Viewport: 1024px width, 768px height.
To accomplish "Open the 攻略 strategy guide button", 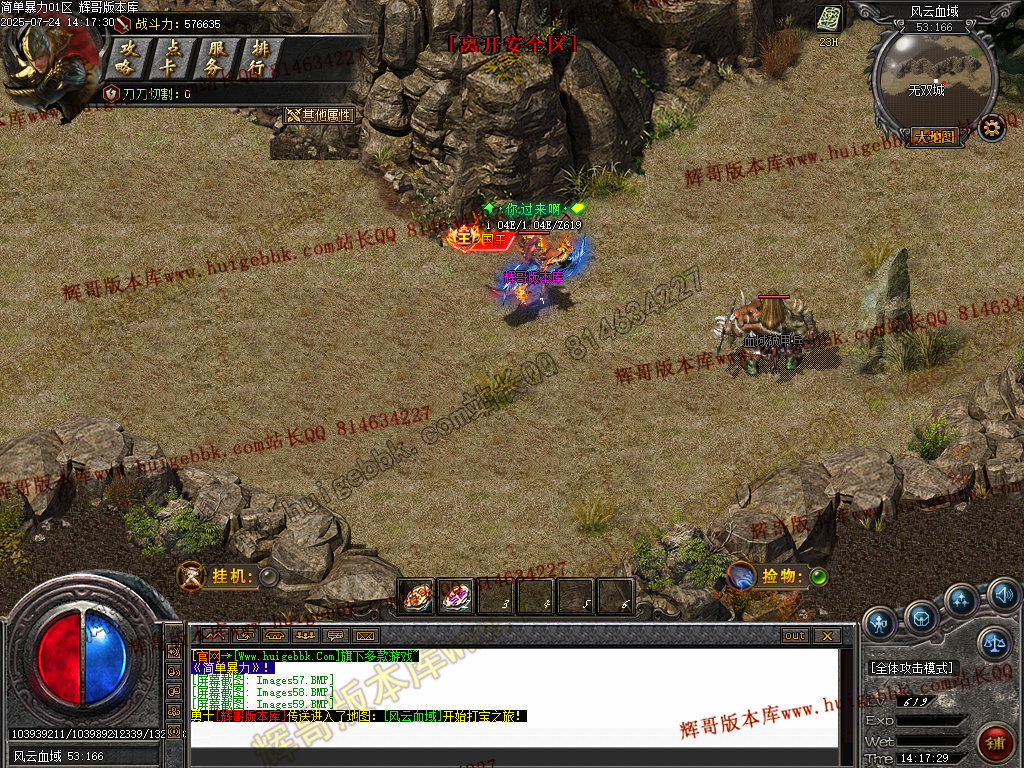I will (127, 58).
